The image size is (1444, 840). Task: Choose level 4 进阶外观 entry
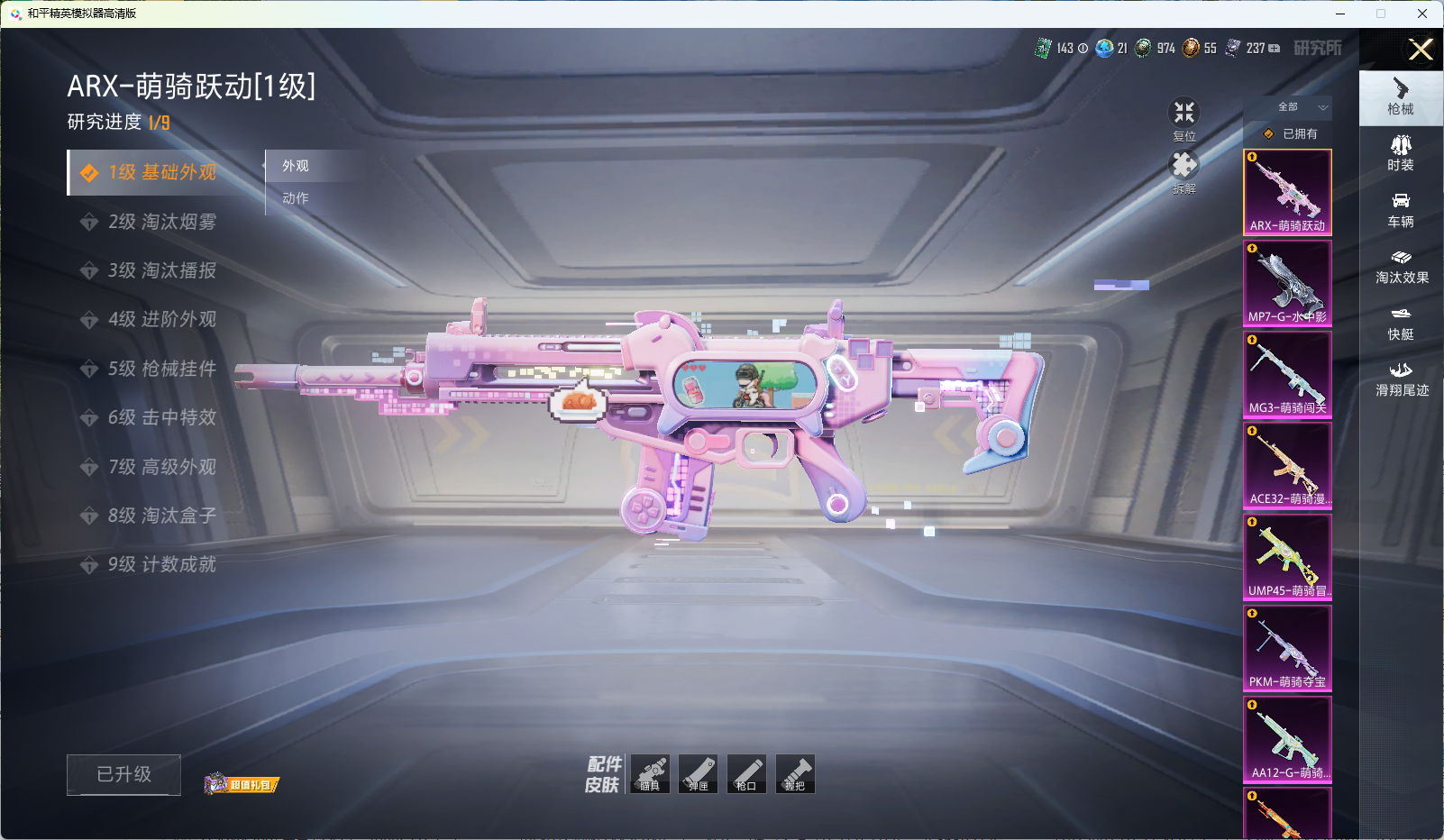pos(161,319)
